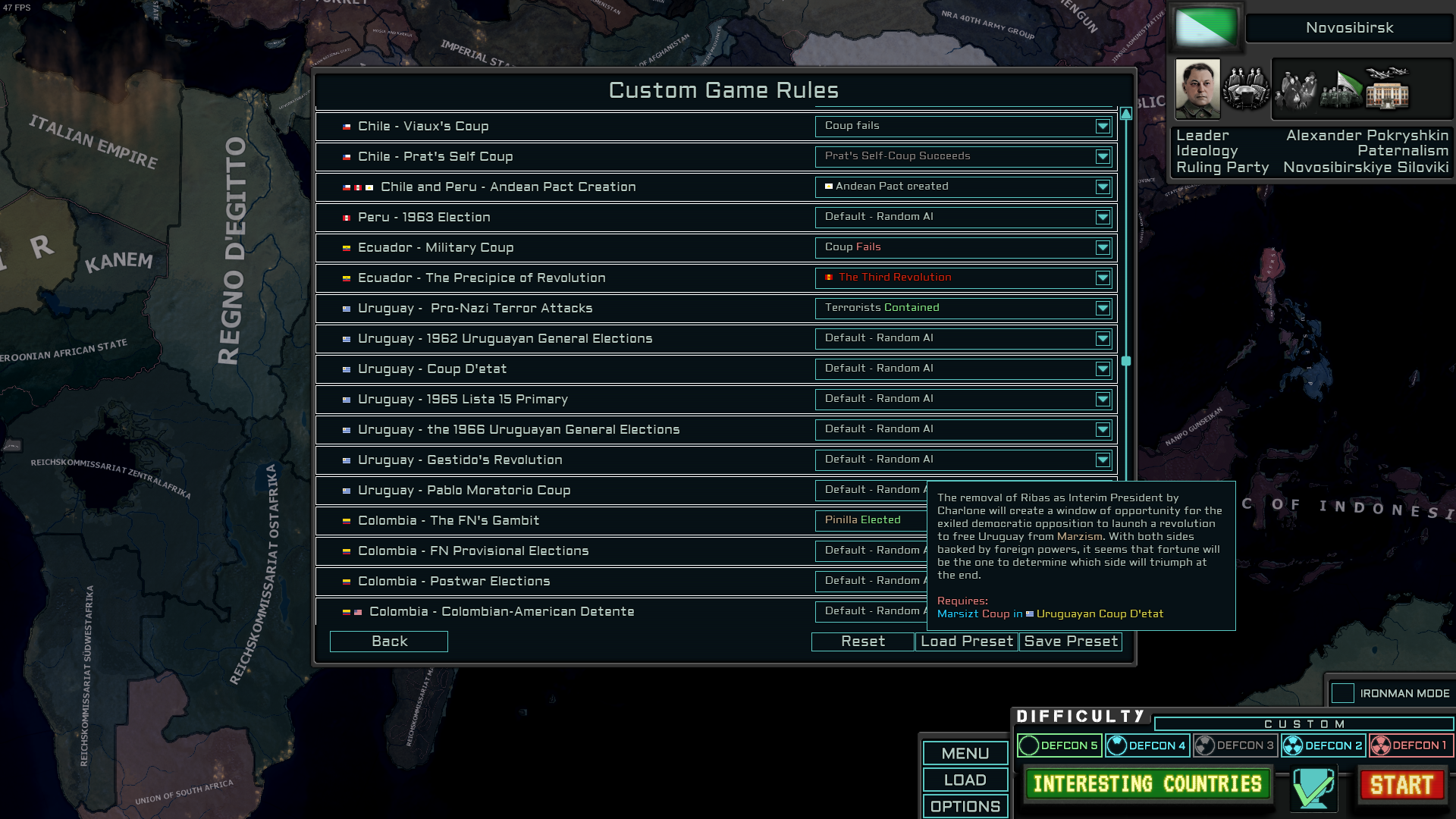Image resolution: width=1456 pixels, height=819 pixels.
Task: Open The Precipice of Revolution dropdown
Action: coord(1102,278)
